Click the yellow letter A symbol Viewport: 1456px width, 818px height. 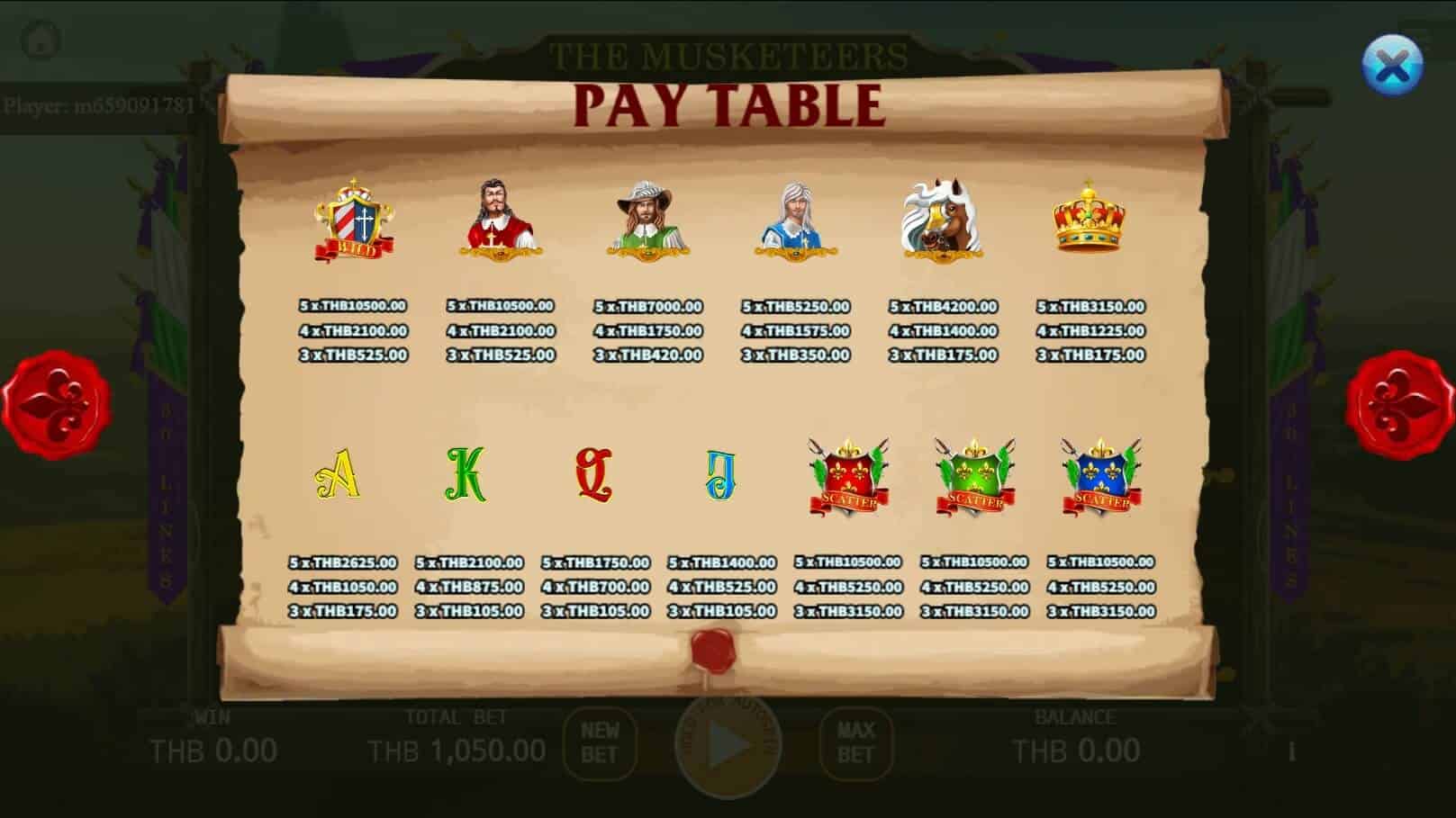pyautogui.click(x=339, y=475)
